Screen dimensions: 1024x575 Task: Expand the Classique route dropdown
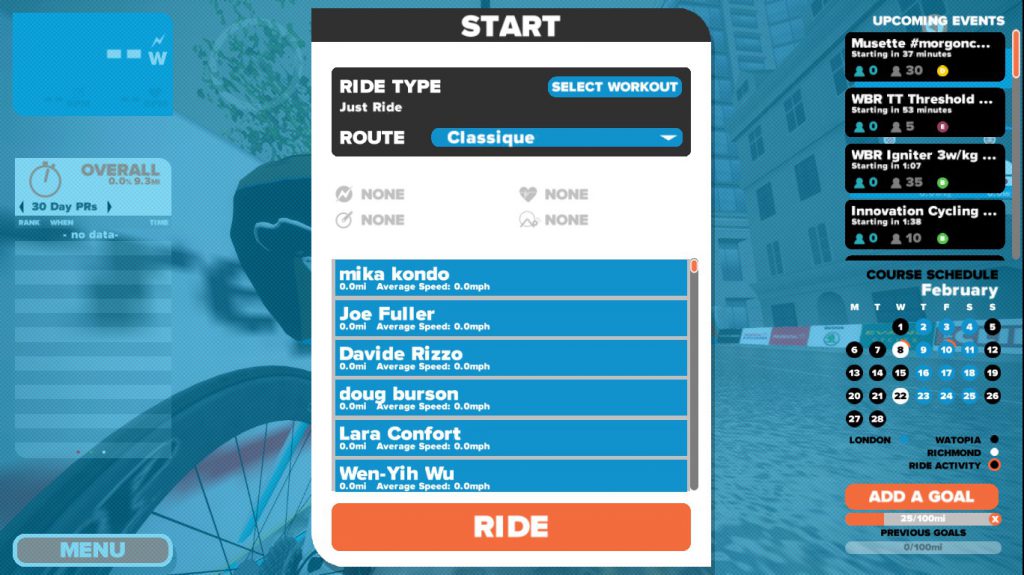click(556, 138)
